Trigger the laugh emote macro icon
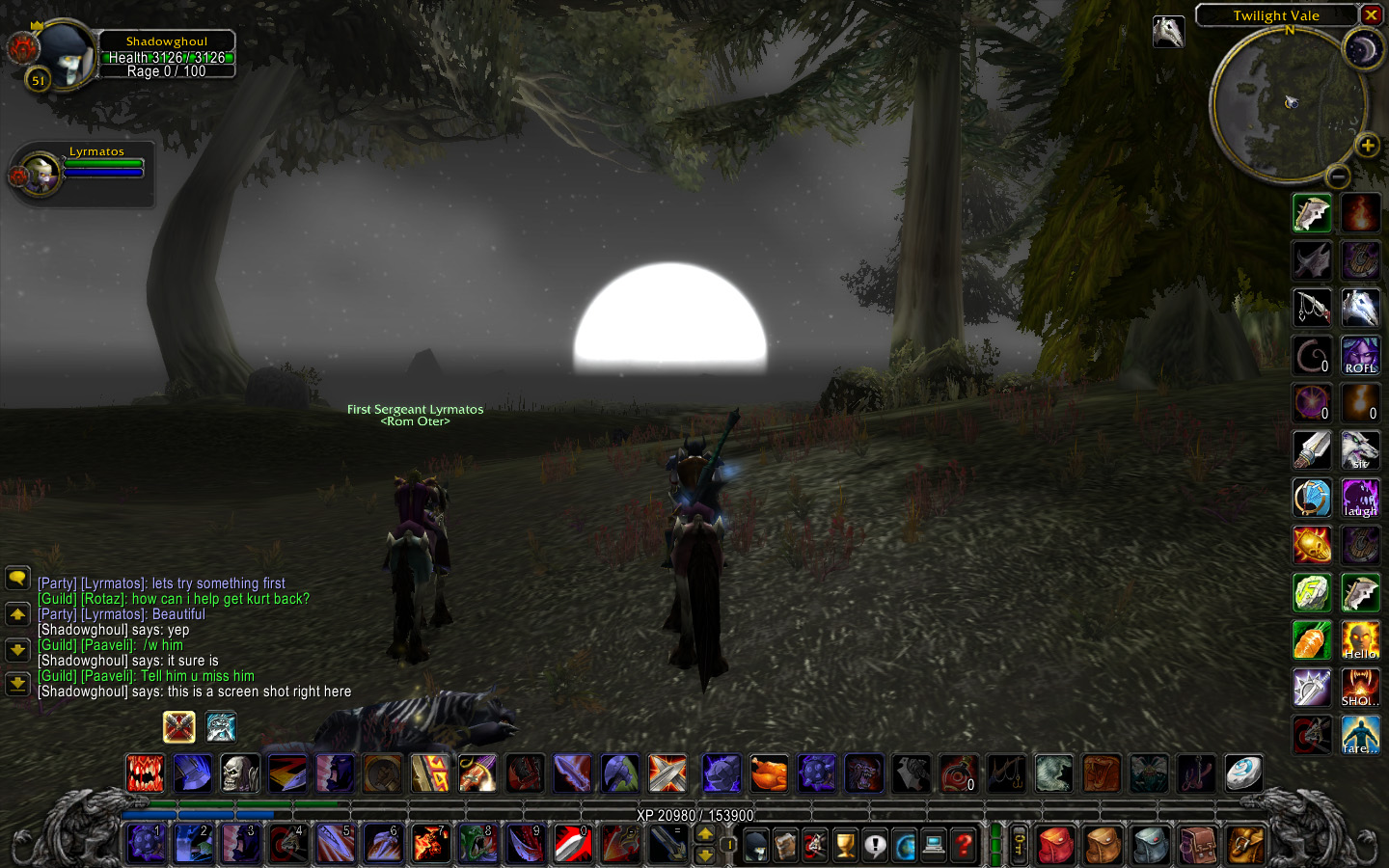 point(1360,498)
